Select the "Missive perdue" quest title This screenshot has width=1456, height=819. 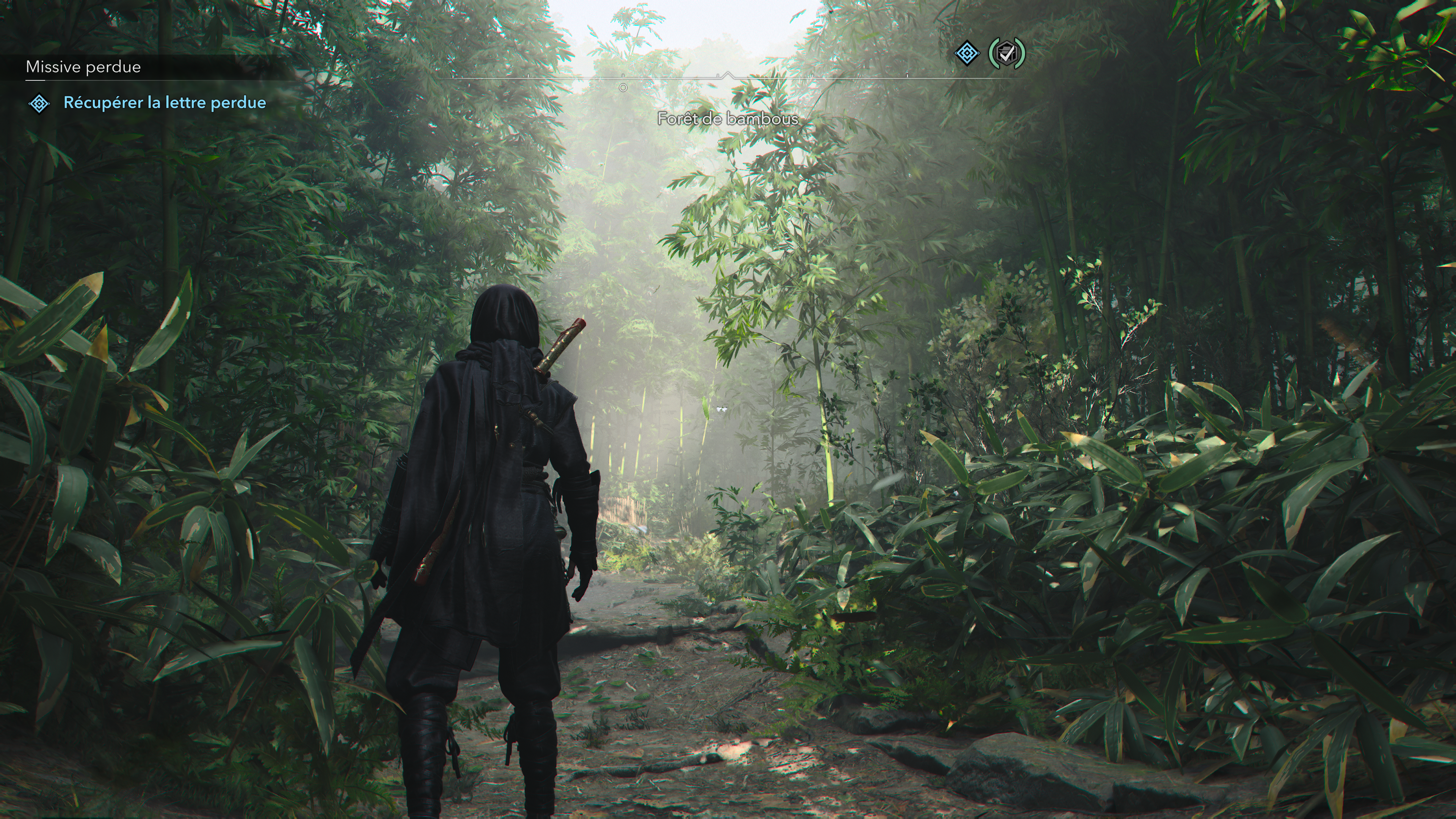click(83, 67)
